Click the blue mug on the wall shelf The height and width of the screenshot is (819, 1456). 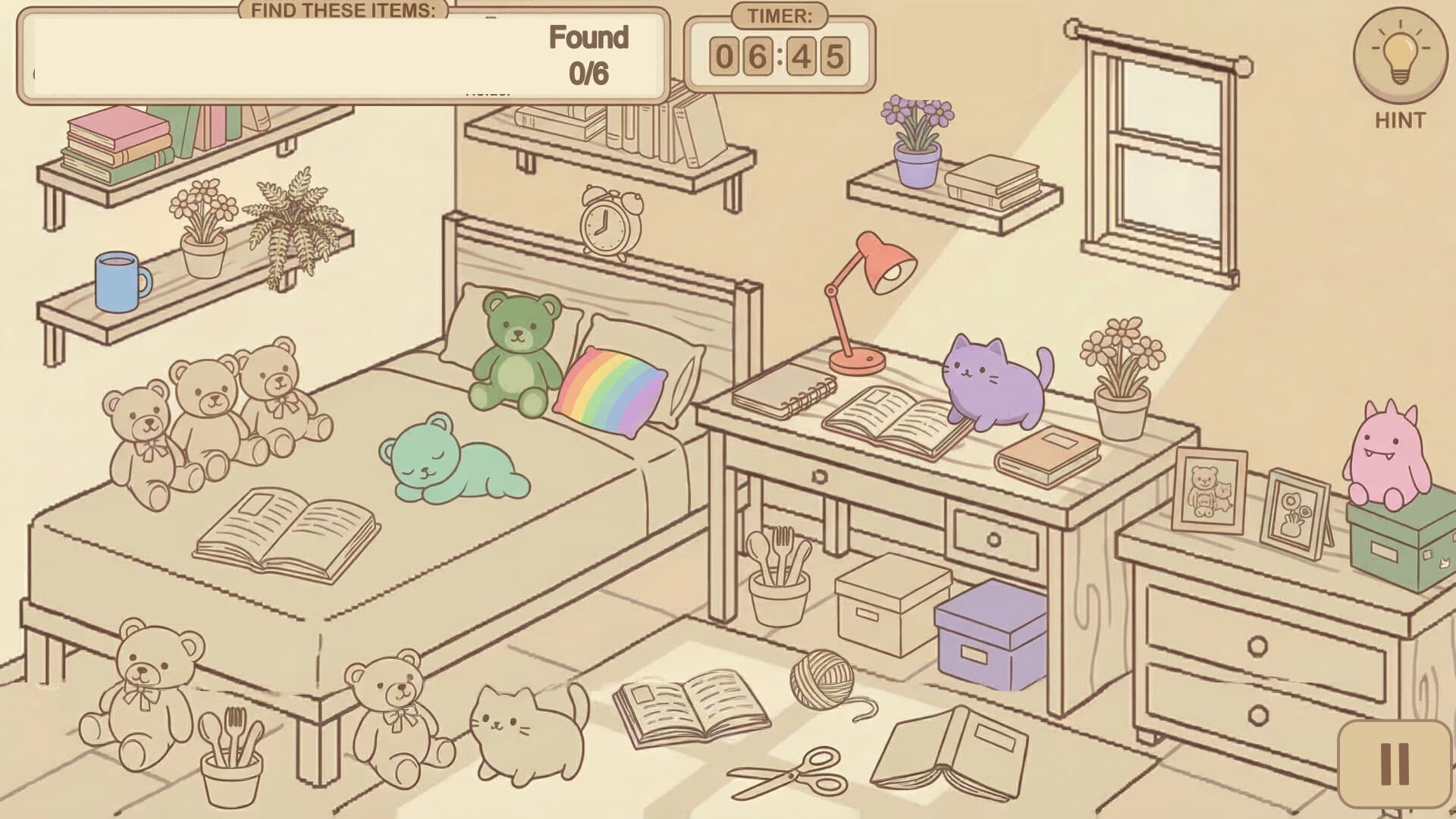[115, 281]
